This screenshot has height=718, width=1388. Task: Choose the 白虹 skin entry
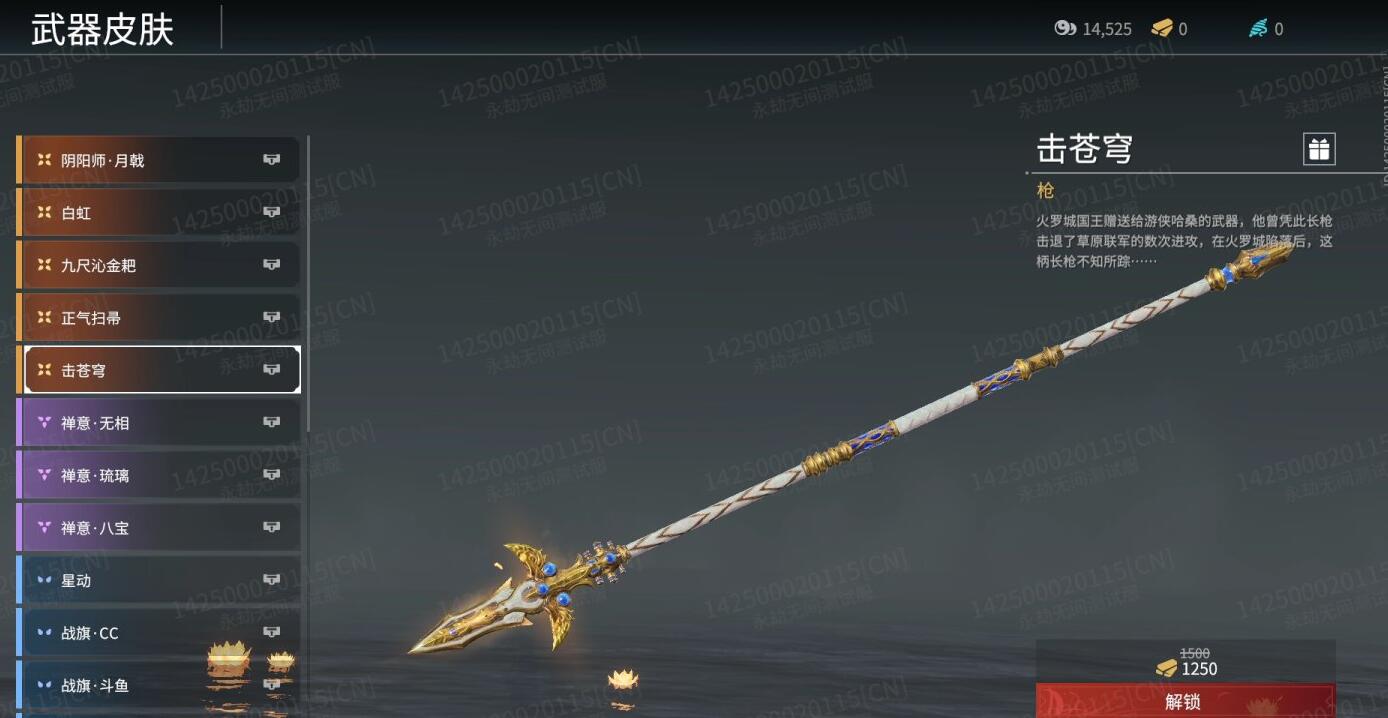tap(158, 213)
